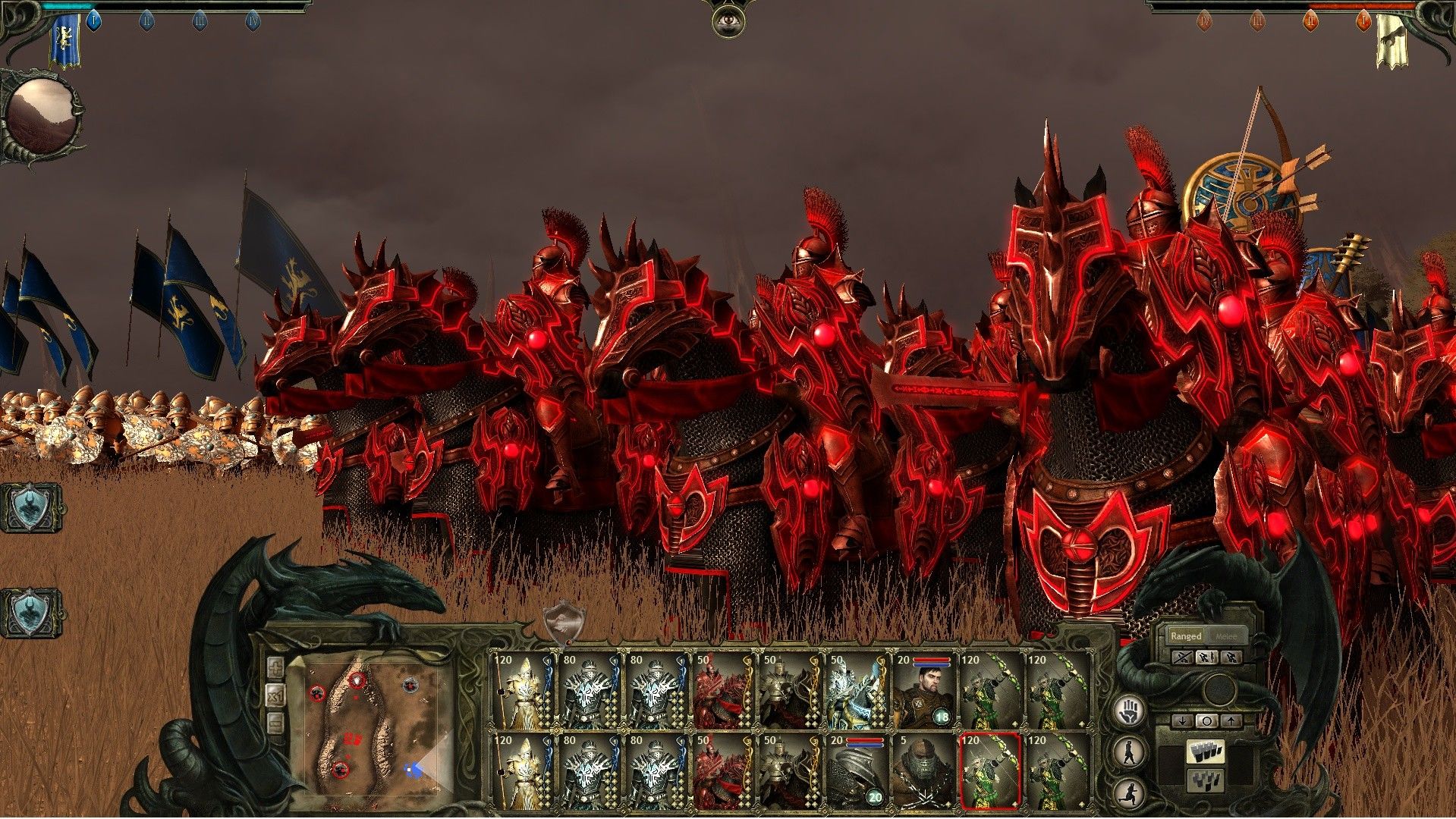Viewport: 1456px width, 819px height.
Task: Select the highlighted green archer unit card
Action: tap(990, 771)
